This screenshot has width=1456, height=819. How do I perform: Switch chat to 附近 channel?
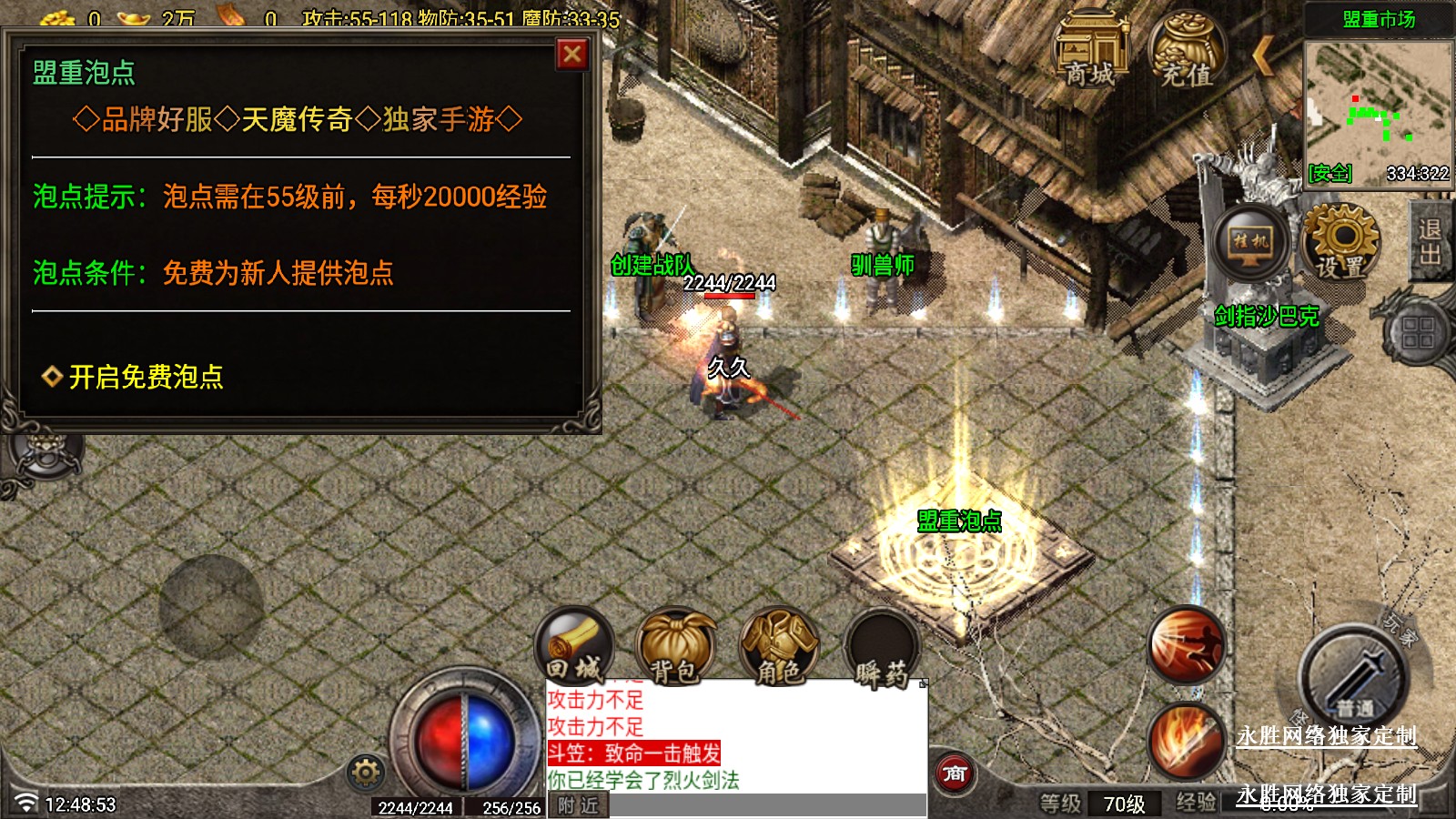click(x=579, y=805)
